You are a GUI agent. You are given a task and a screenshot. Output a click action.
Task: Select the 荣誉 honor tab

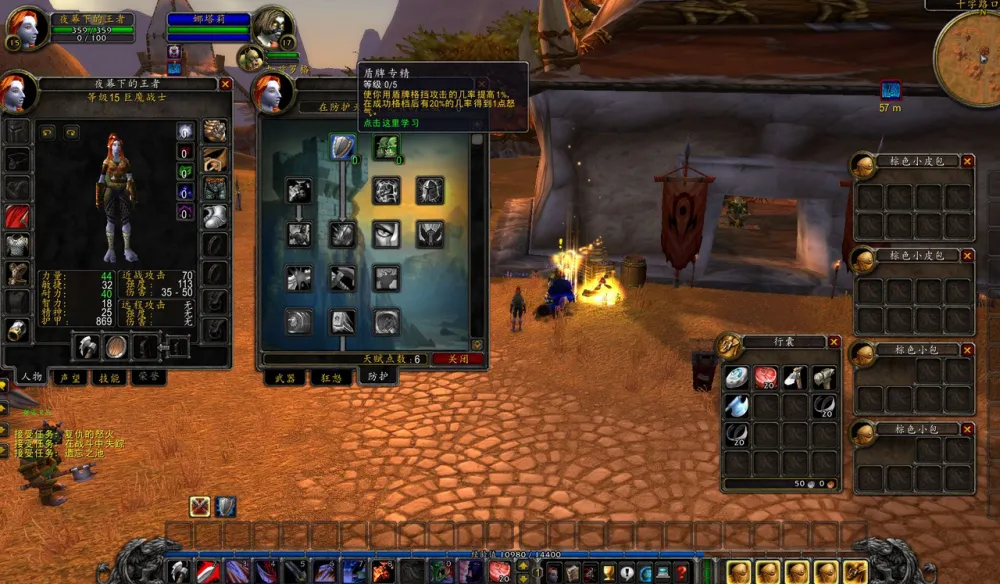coord(148,378)
